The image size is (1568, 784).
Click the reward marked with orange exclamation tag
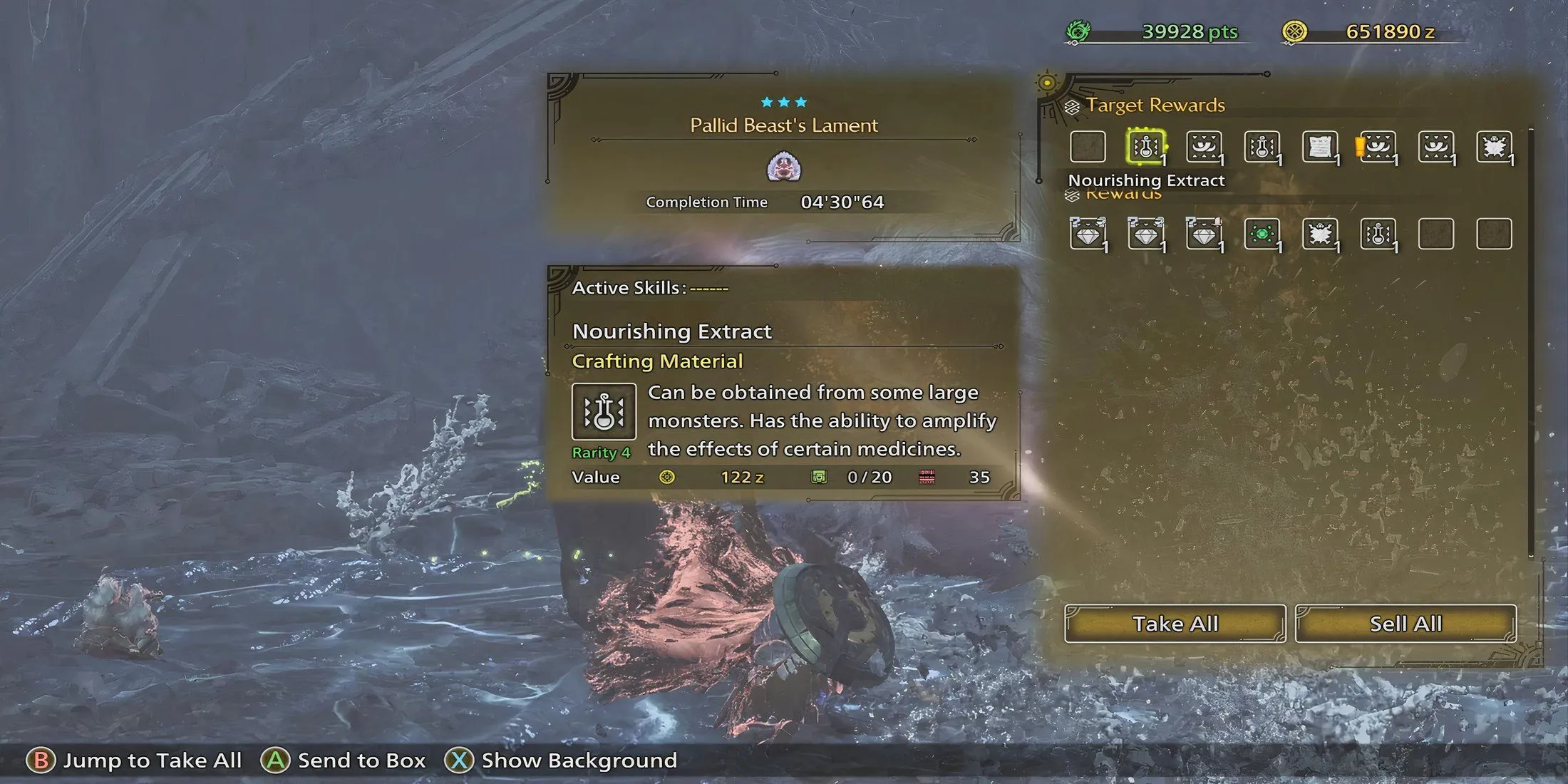click(x=1380, y=146)
